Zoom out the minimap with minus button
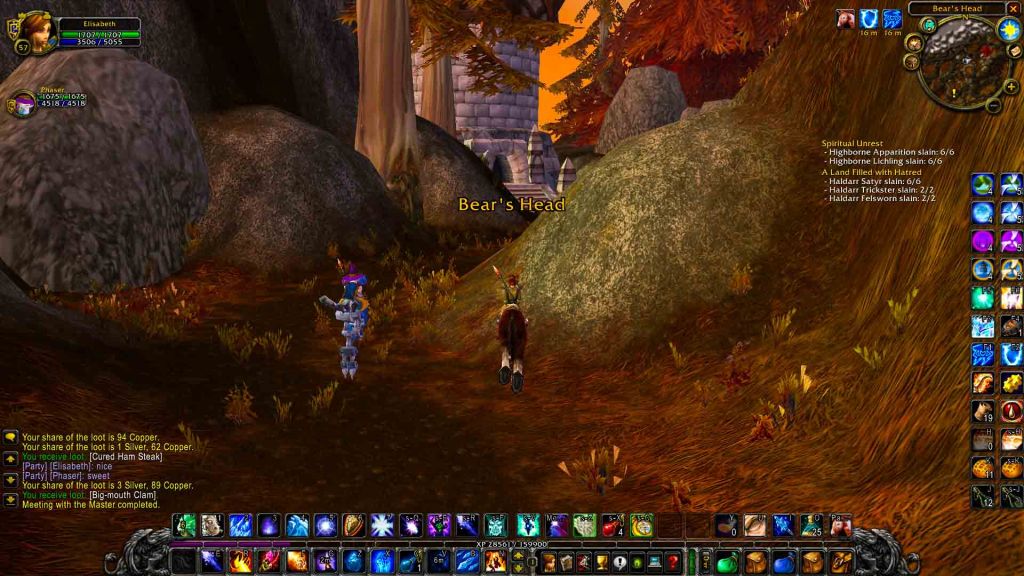The width and height of the screenshot is (1024, 576). (x=993, y=104)
